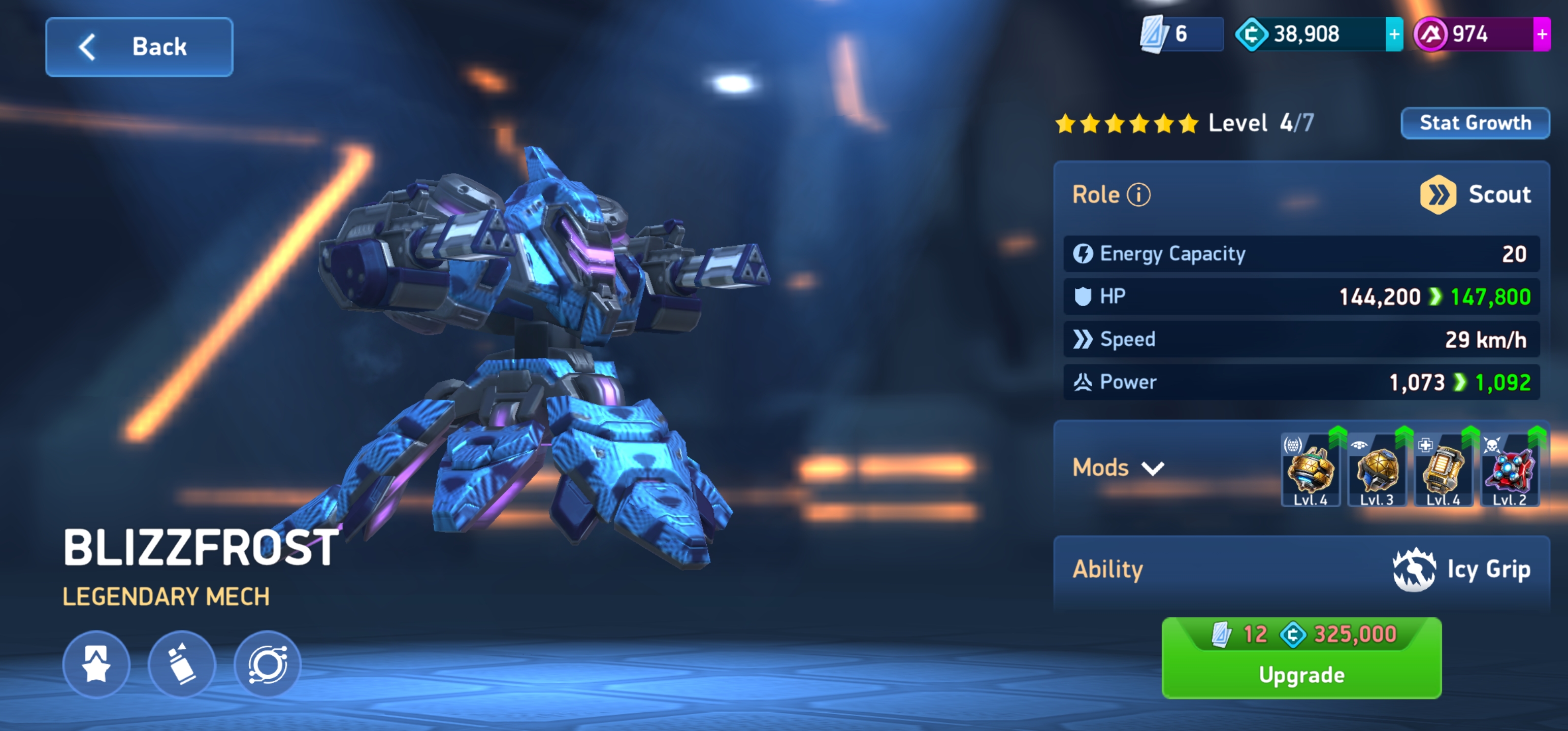Image resolution: width=1568 pixels, height=731 pixels.
Task: Show Role info via the i icon
Action: point(1138,195)
